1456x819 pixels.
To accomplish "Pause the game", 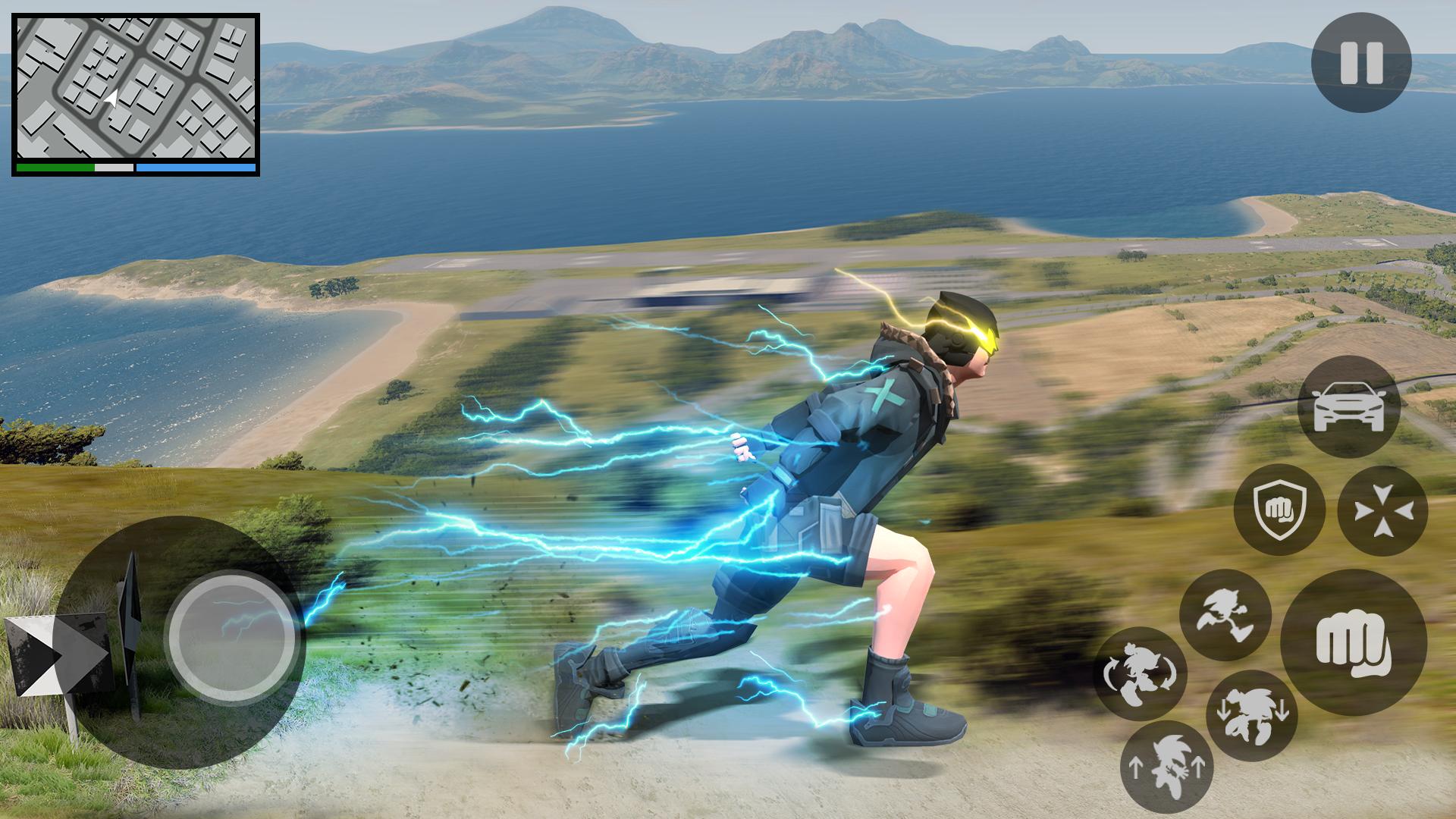I will pos(1361,63).
